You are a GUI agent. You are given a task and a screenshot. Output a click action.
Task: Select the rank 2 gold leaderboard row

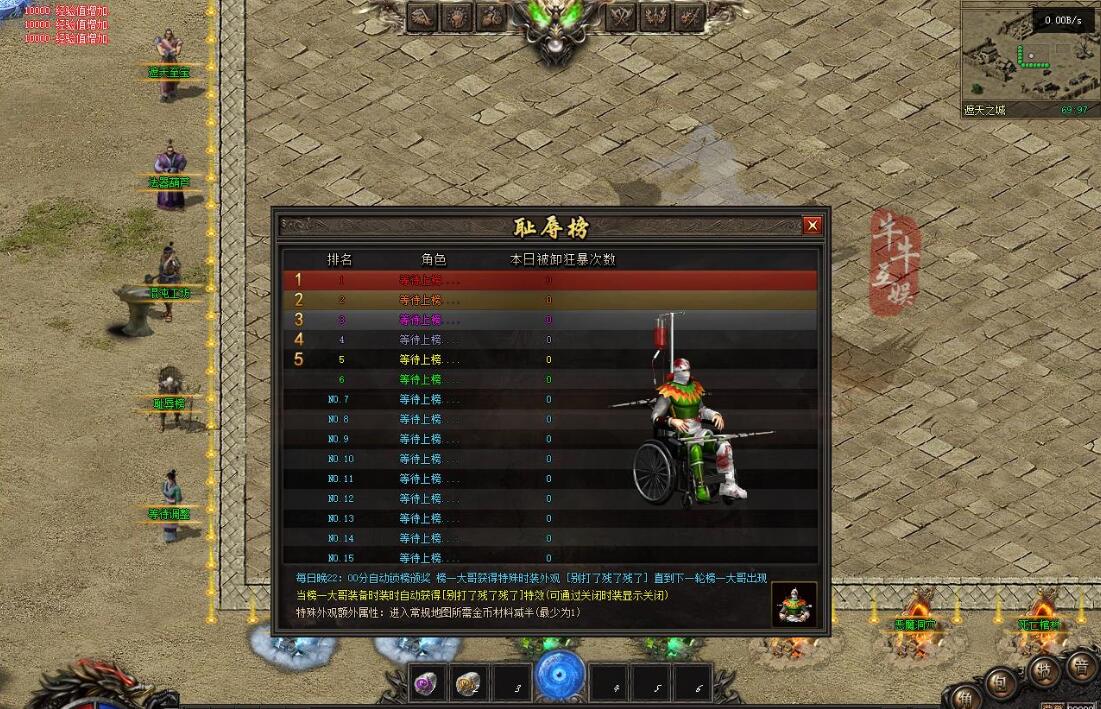click(548, 300)
